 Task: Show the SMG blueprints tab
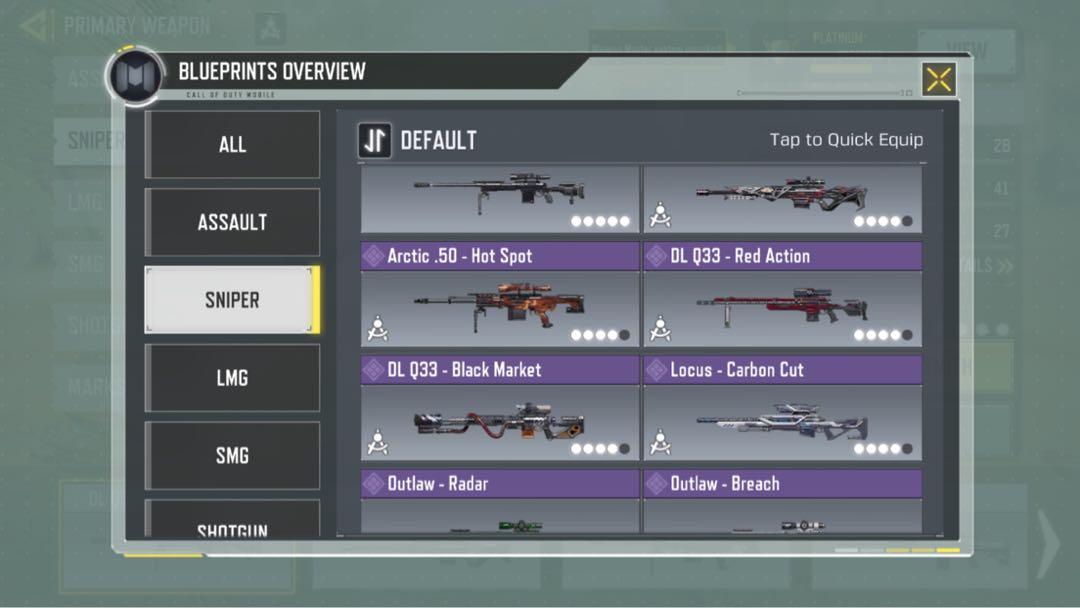(x=232, y=456)
